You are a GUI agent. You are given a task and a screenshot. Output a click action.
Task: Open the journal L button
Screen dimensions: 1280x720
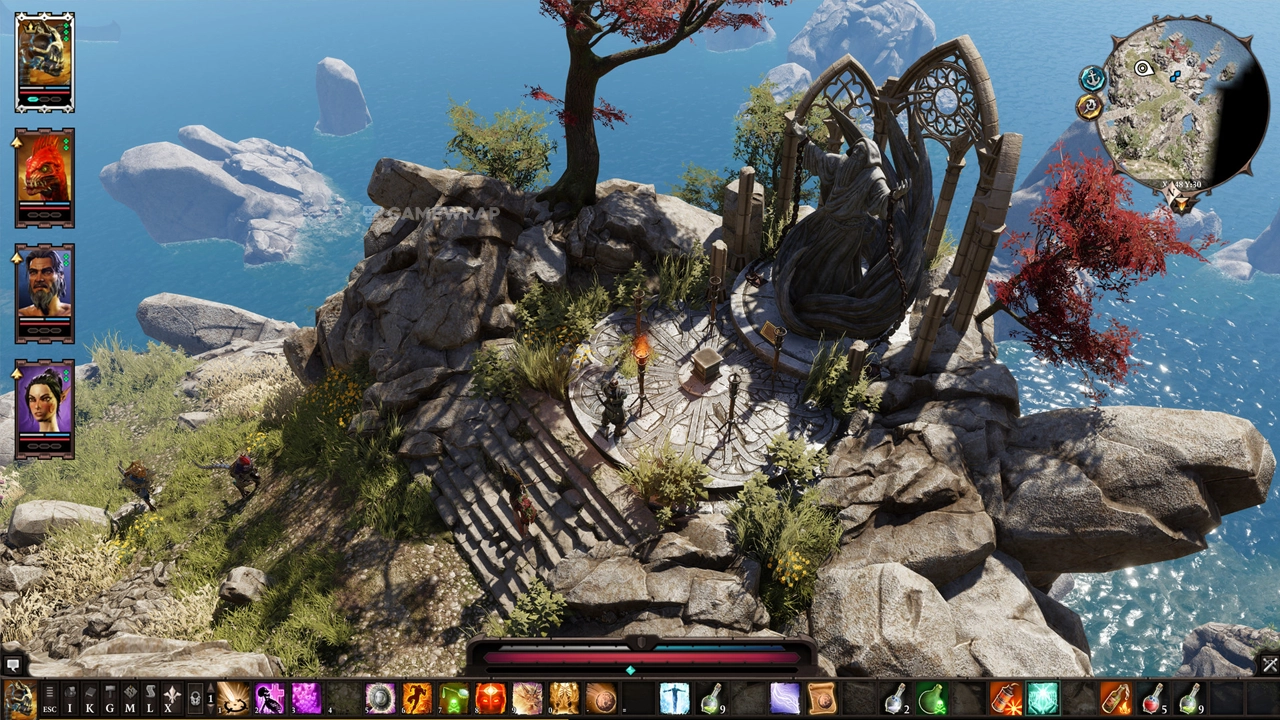coord(150,697)
